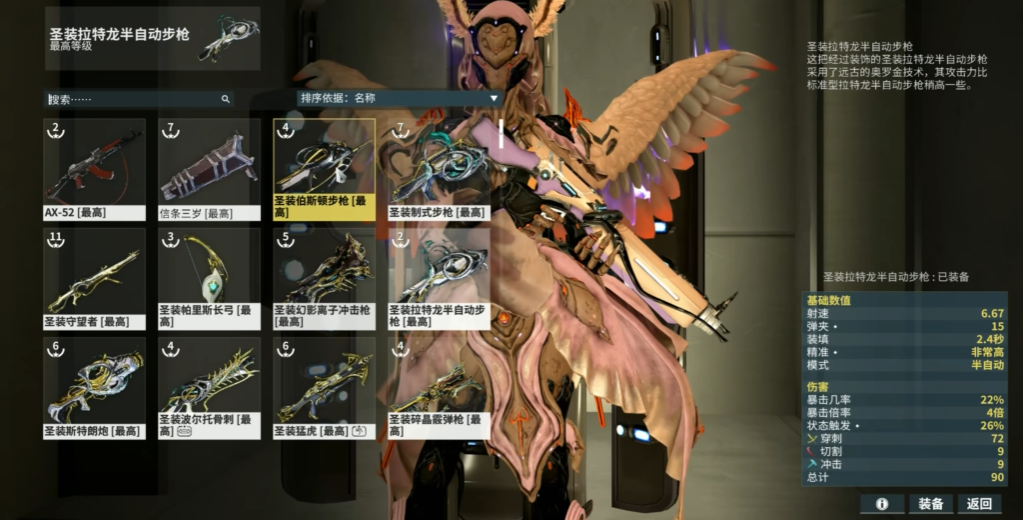
Task: Open the sort by 名称 dropdown
Action: point(398,98)
